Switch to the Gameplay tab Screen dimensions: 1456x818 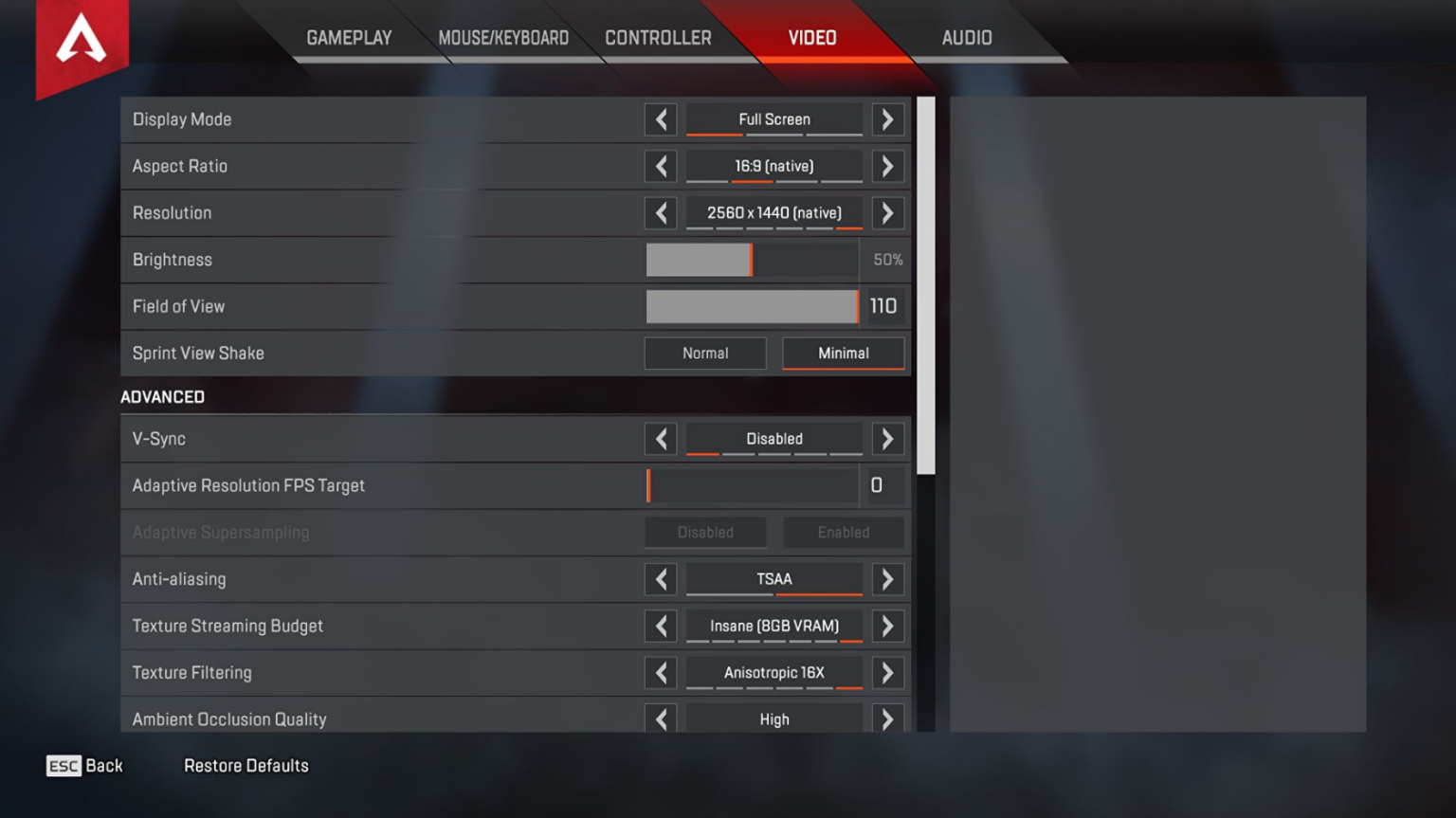click(x=349, y=37)
